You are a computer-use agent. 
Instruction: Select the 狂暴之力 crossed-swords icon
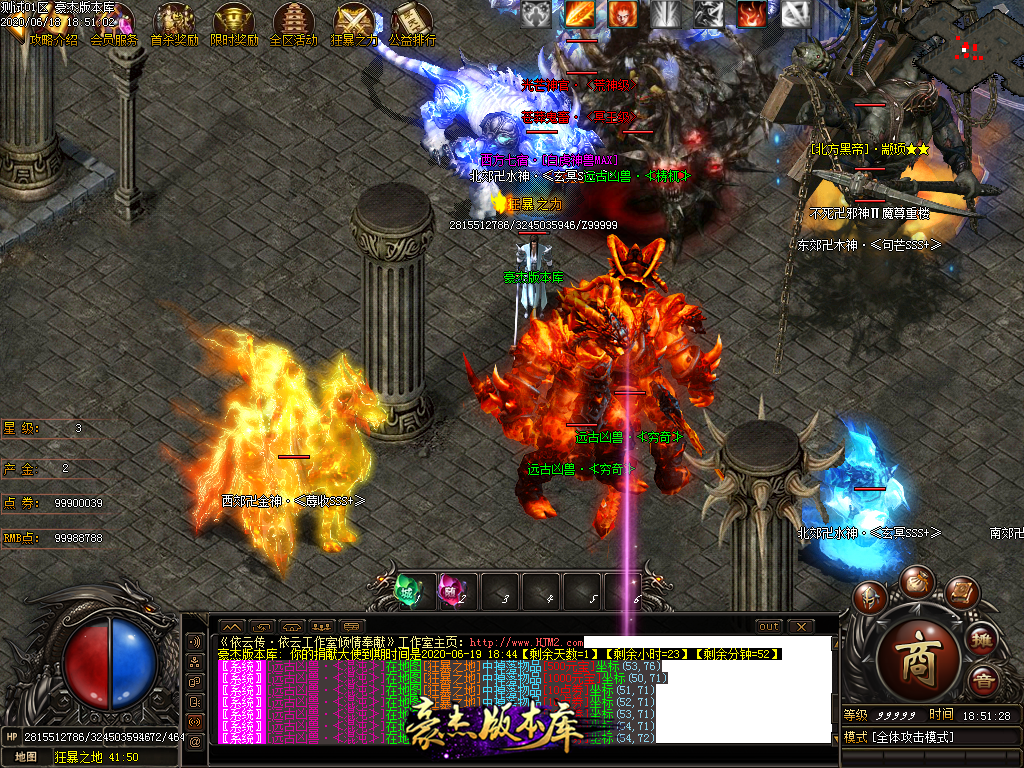353,22
